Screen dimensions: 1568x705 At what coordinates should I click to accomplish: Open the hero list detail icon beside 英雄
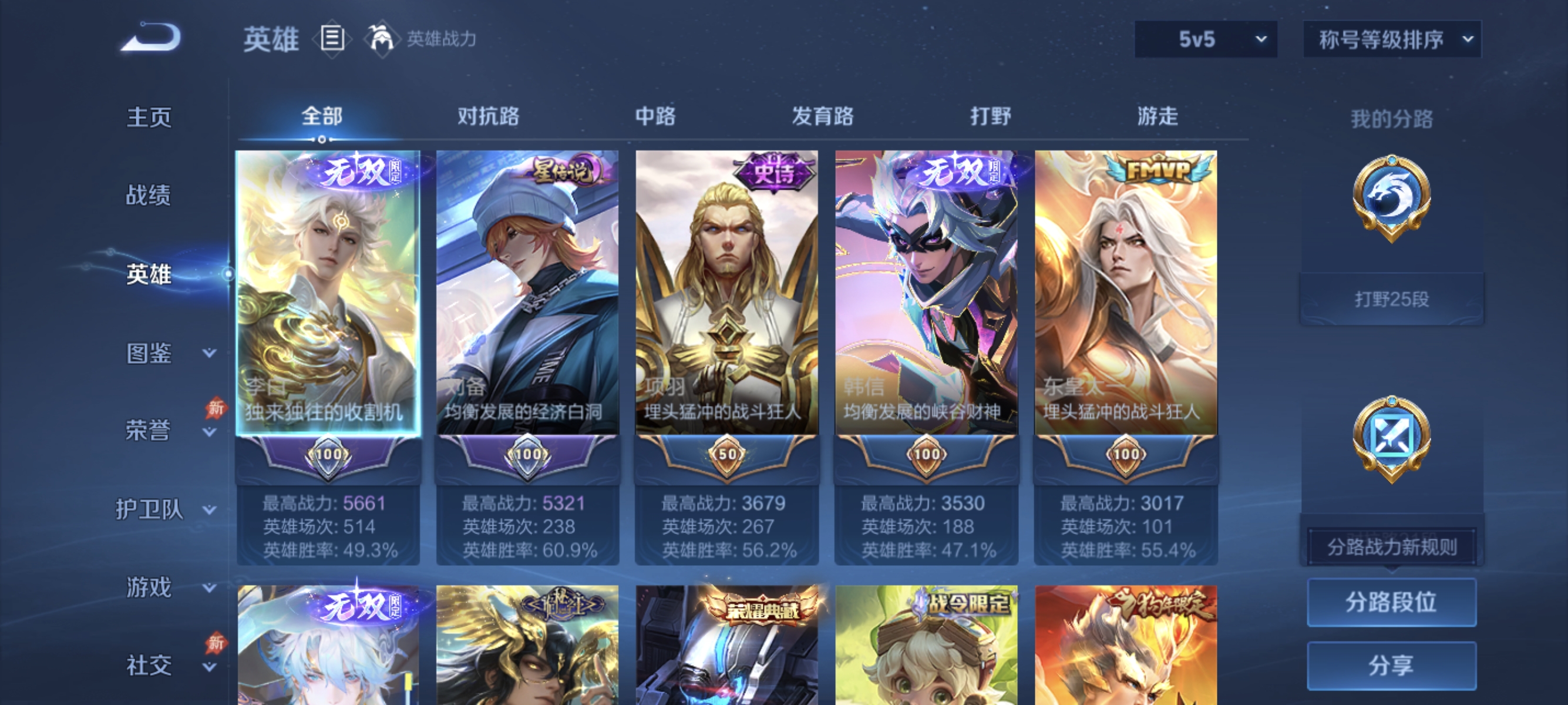332,39
